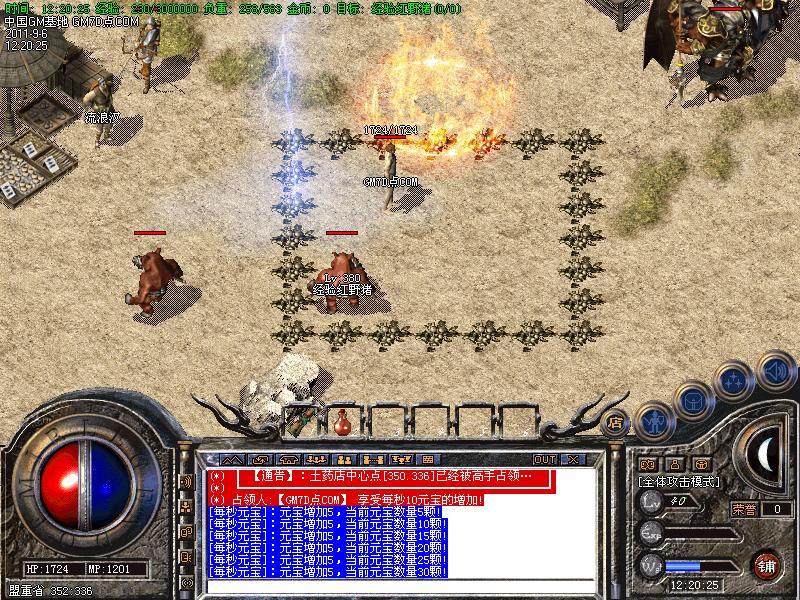
Task: Open the shop via the 店 button
Action: [x=616, y=422]
